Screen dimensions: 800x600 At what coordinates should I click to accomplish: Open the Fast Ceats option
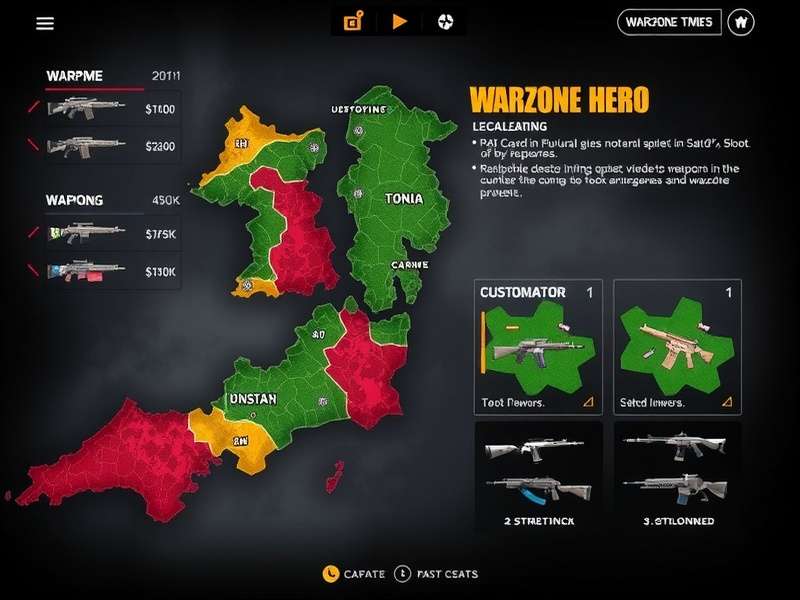(x=436, y=574)
